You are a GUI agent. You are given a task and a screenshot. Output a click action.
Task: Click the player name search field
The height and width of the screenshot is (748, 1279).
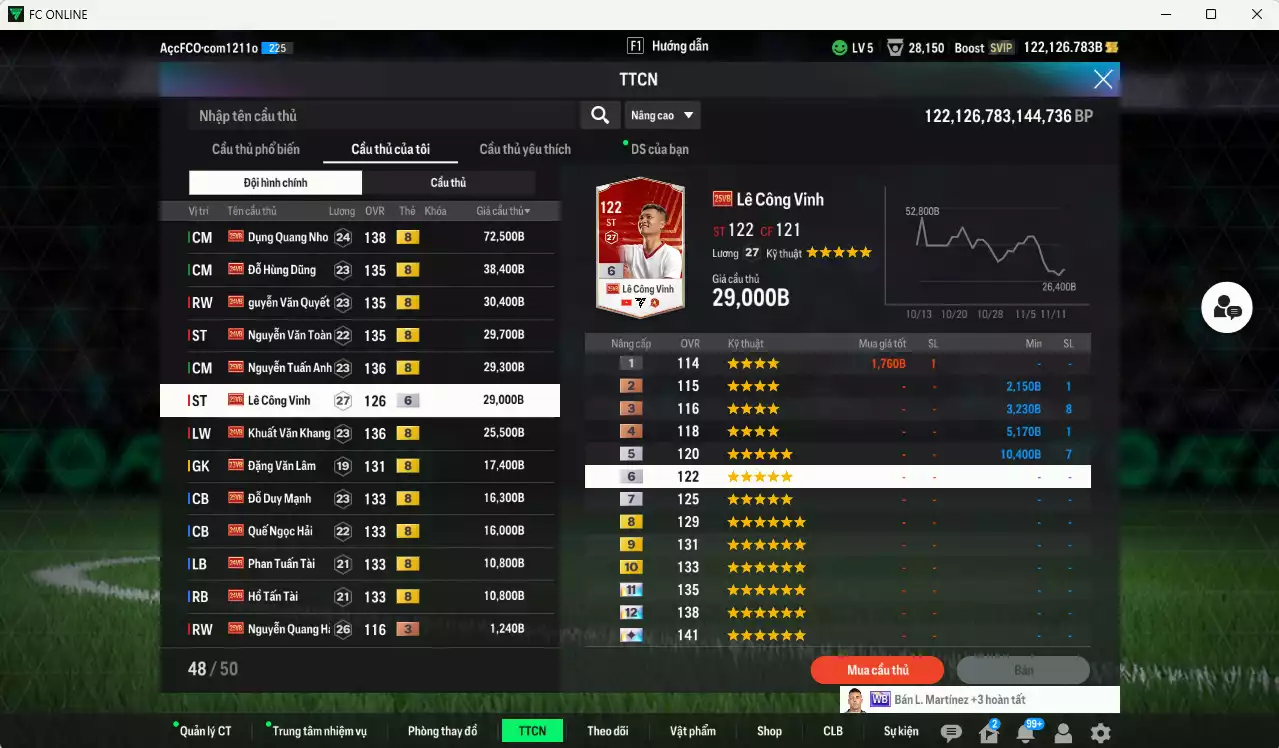pyautogui.click(x=382, y=116)
